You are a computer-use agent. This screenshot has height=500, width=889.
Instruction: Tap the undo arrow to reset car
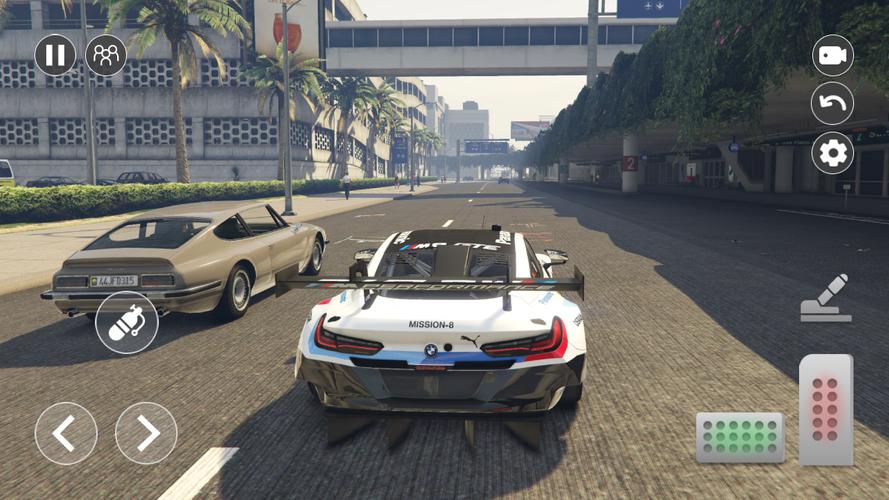click(x=832, y=103)
